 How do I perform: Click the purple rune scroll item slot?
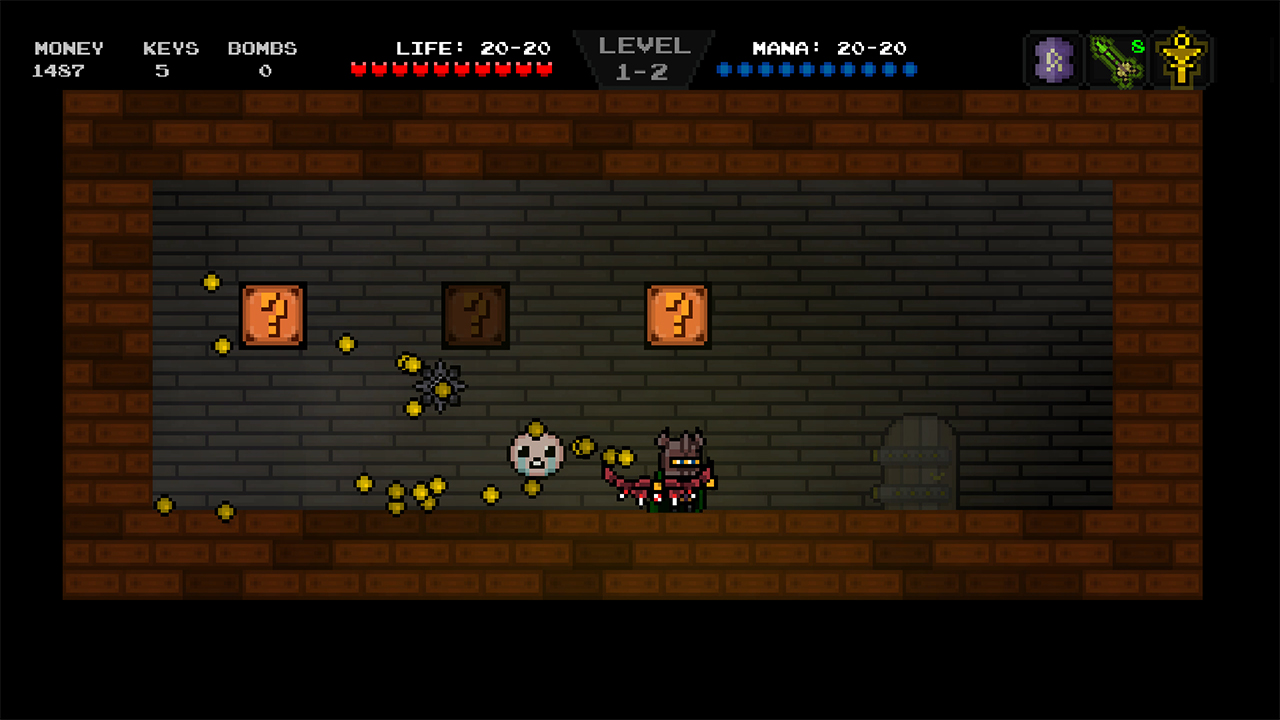tap(1052, 58)
